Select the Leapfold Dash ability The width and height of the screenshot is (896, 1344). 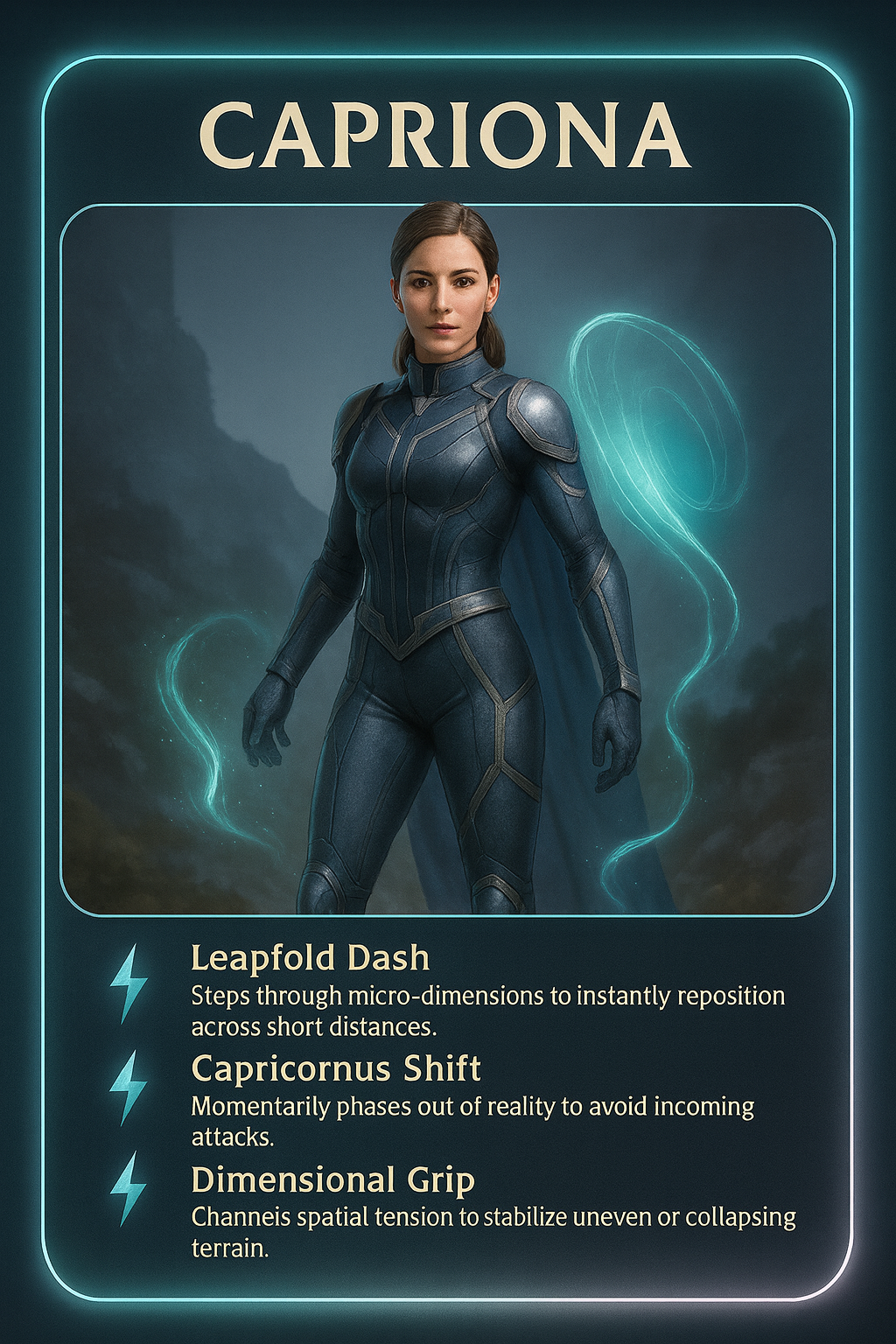[x=310, y=958]
